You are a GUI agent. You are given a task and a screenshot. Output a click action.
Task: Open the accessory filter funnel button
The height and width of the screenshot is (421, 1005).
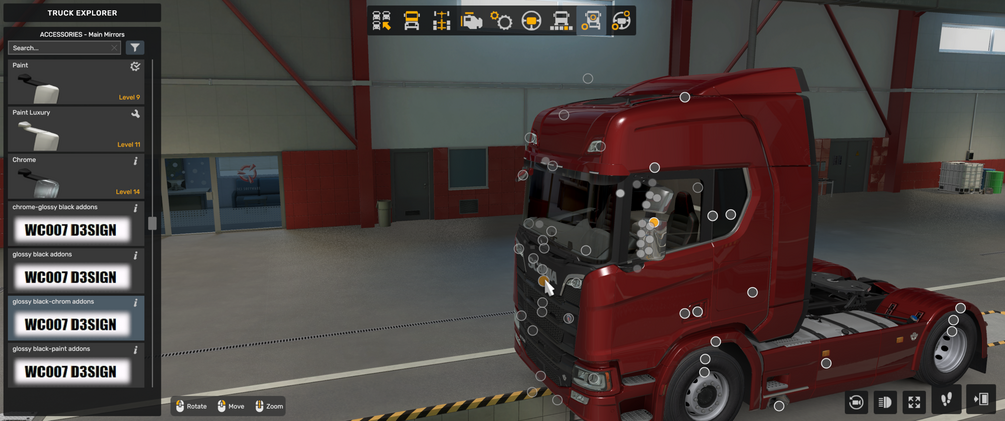(x=136, y=48)
